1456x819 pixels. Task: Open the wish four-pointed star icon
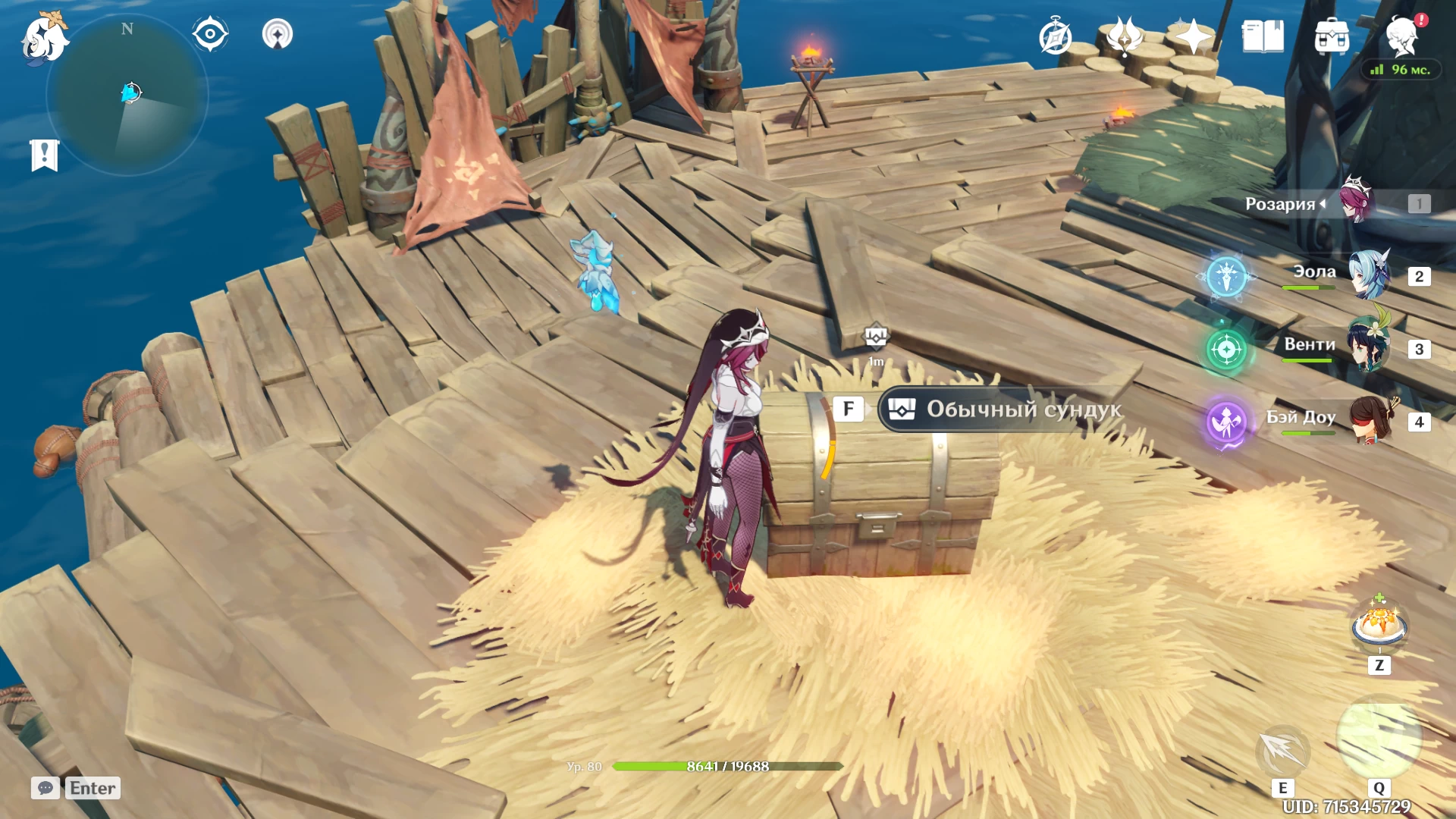click(x=1193, y=36)
